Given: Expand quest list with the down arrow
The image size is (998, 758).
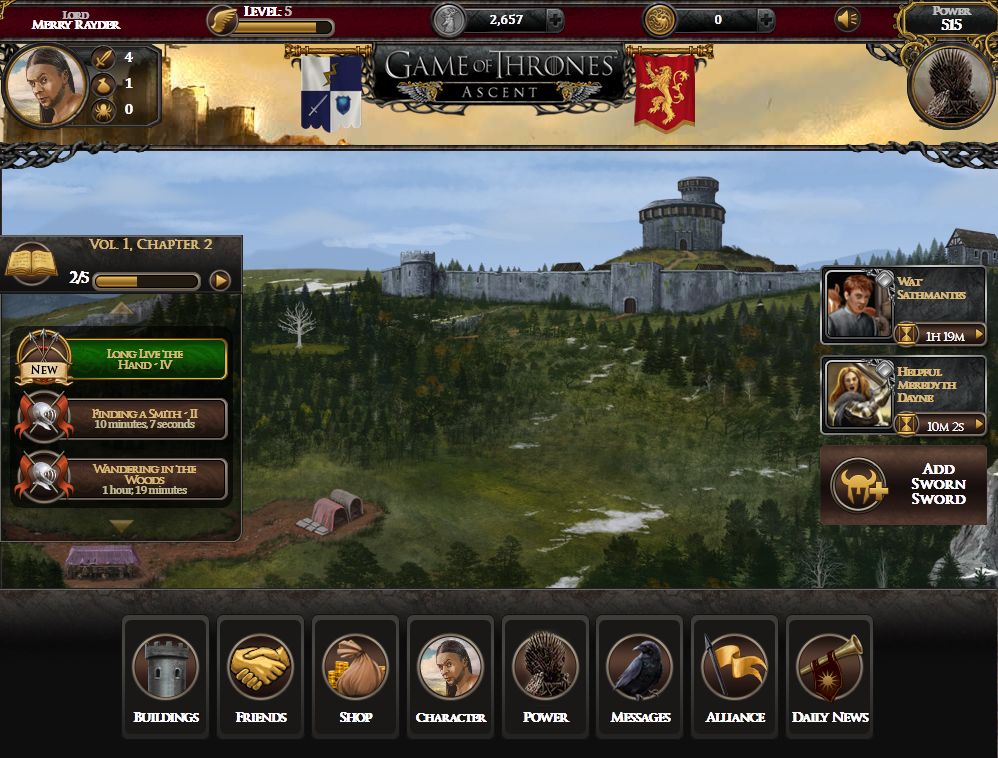Looking at the screenshot, I should pyautogui.click(x=121, y=525).
